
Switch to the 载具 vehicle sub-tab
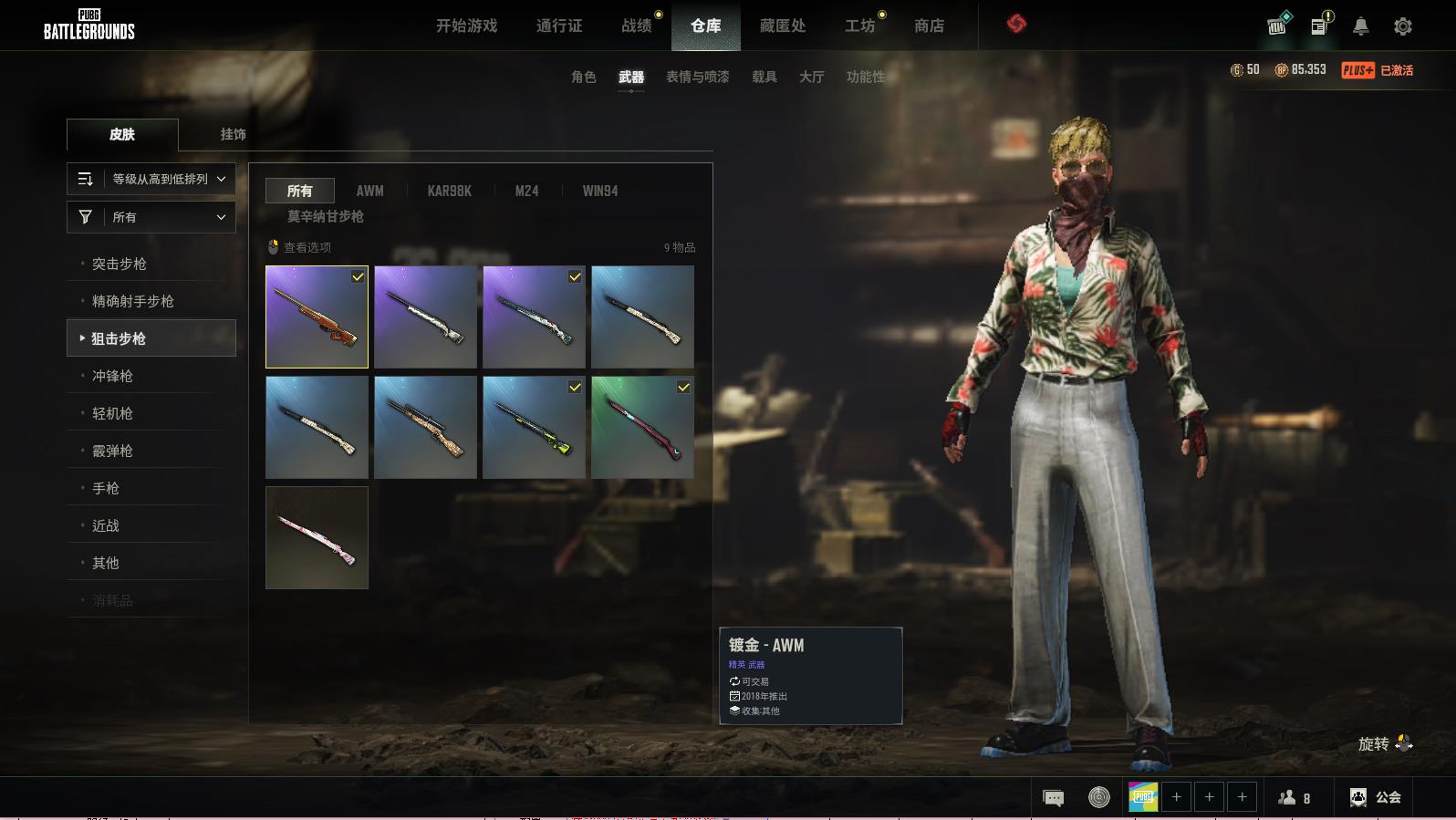(764, 77)
